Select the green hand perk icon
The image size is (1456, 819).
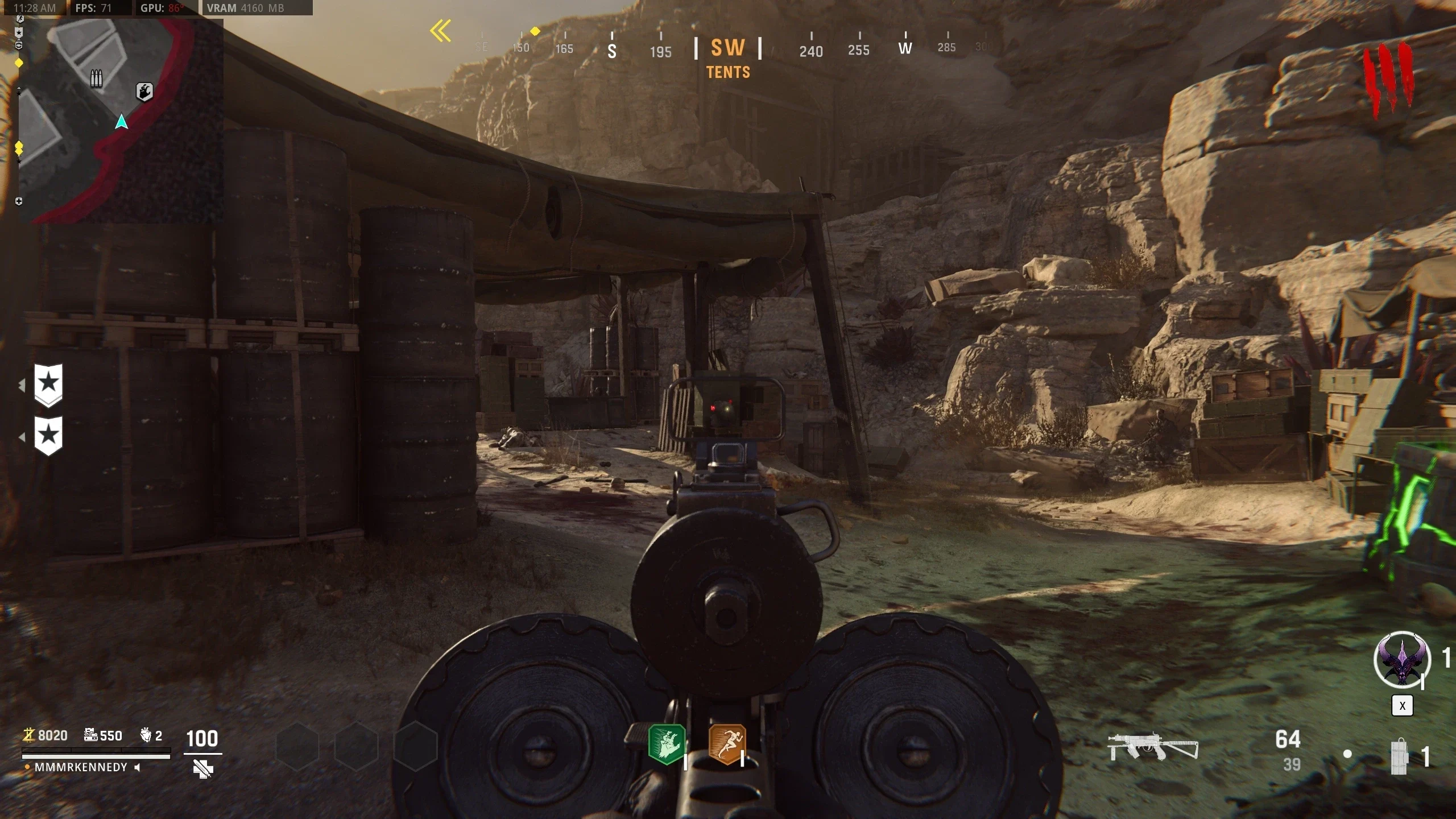[667, 744]
